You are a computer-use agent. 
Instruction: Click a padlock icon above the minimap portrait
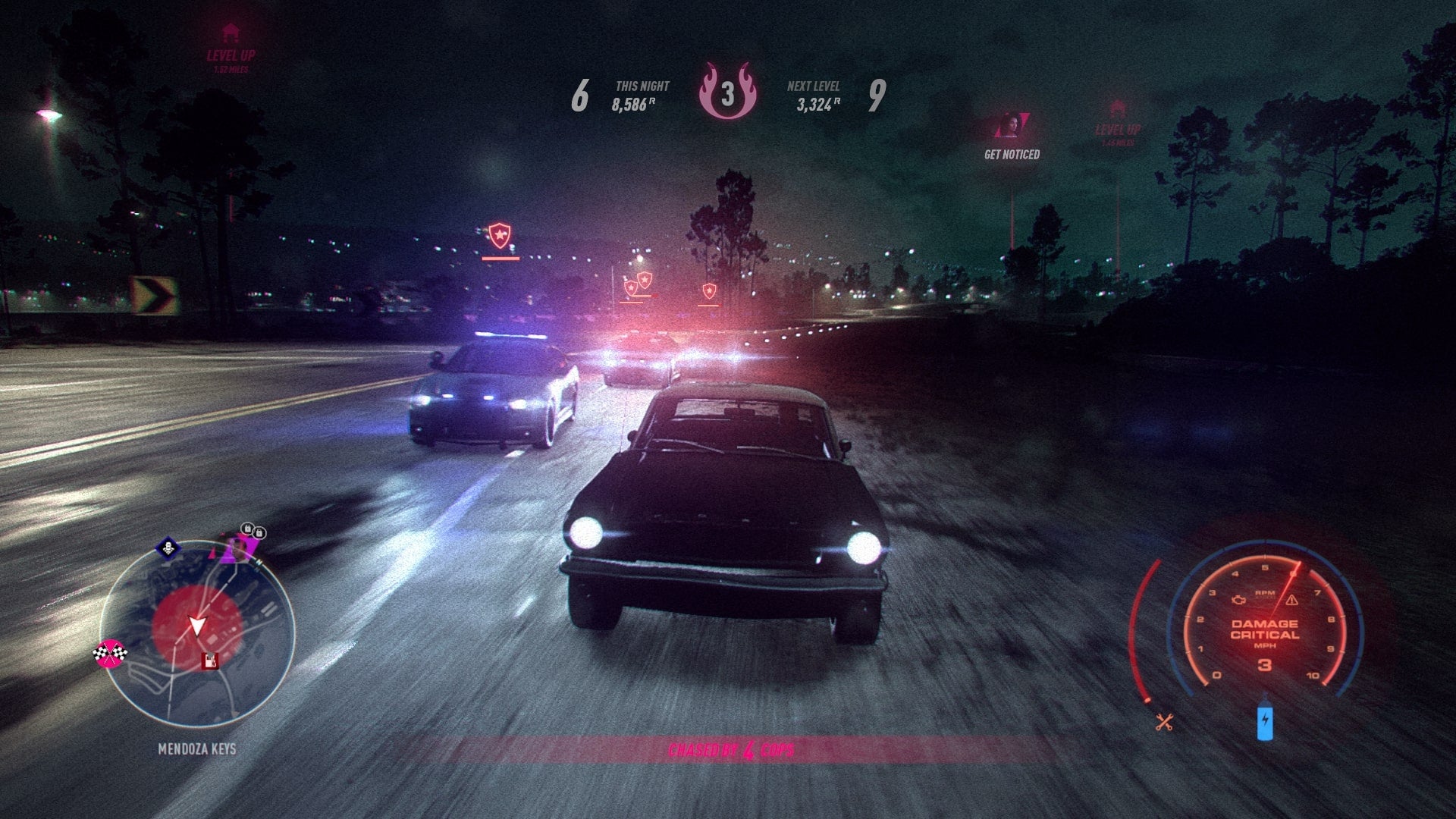(x=247, y=529)
